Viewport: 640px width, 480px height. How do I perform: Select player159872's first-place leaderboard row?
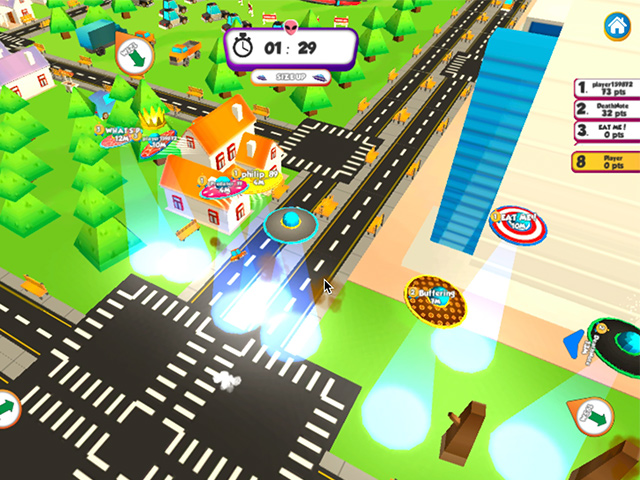(x=606, y=89)
